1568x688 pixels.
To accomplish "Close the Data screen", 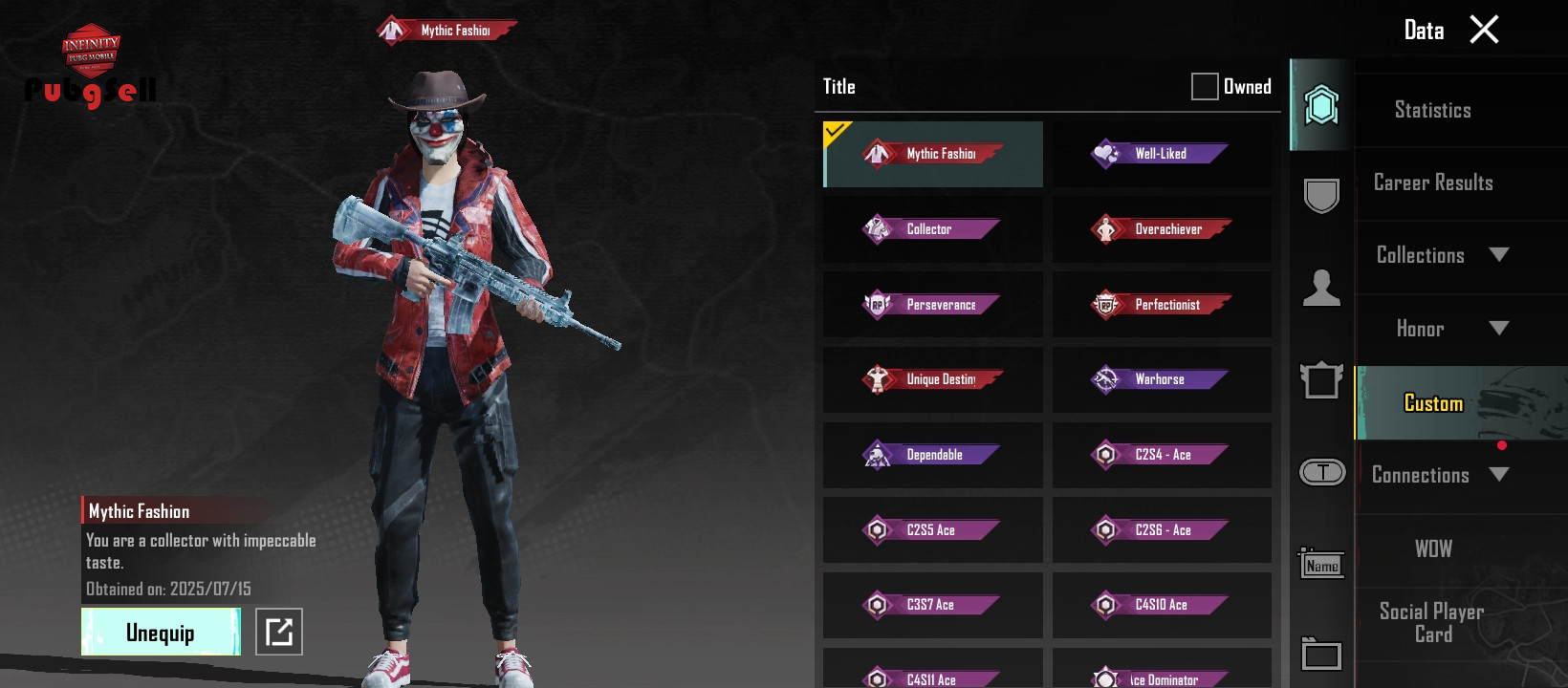I will tap(1484, 30).
